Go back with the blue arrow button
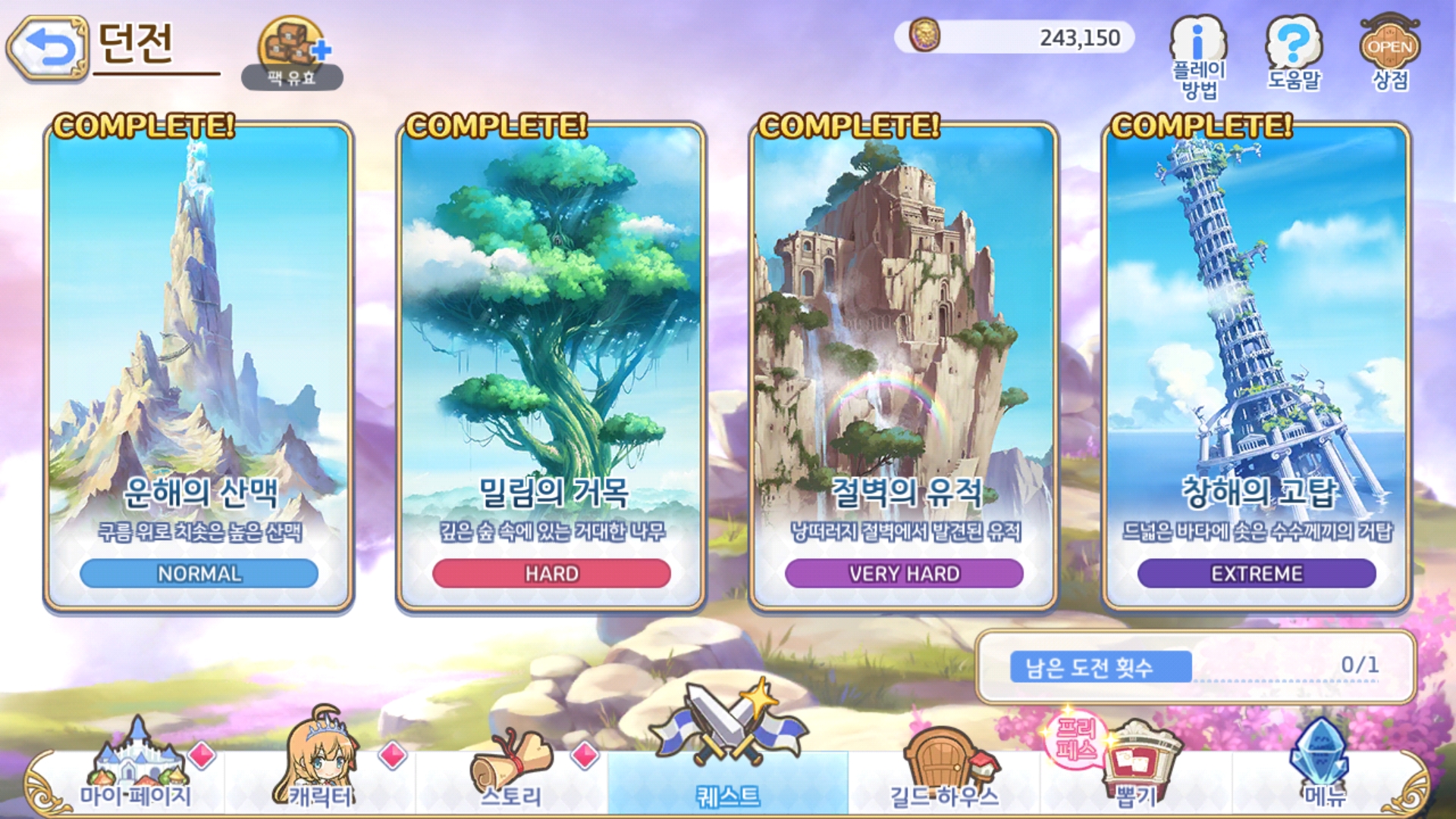The image size is (1456, 819). click(49, 47)
